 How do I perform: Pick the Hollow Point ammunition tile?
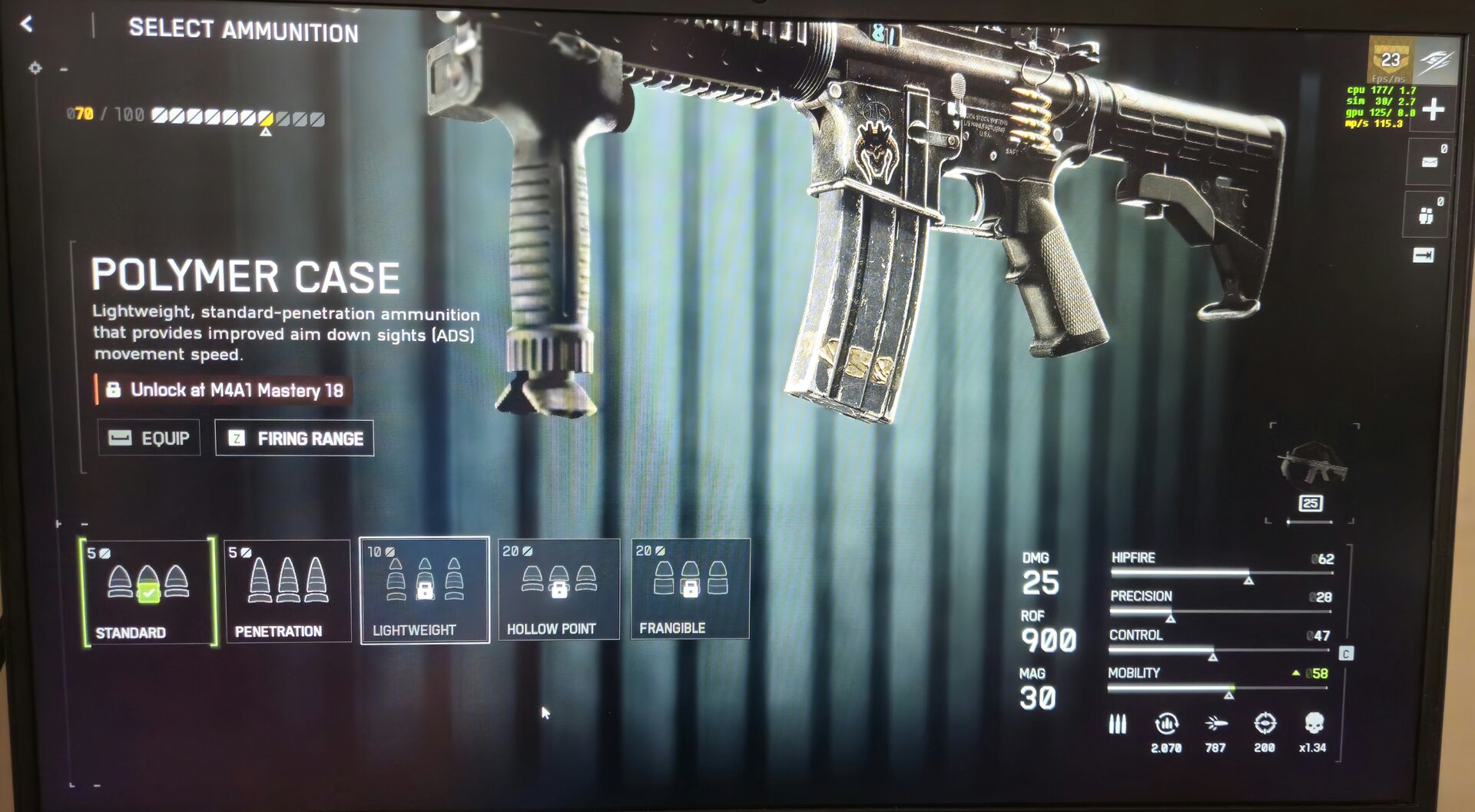pos(559,589)
